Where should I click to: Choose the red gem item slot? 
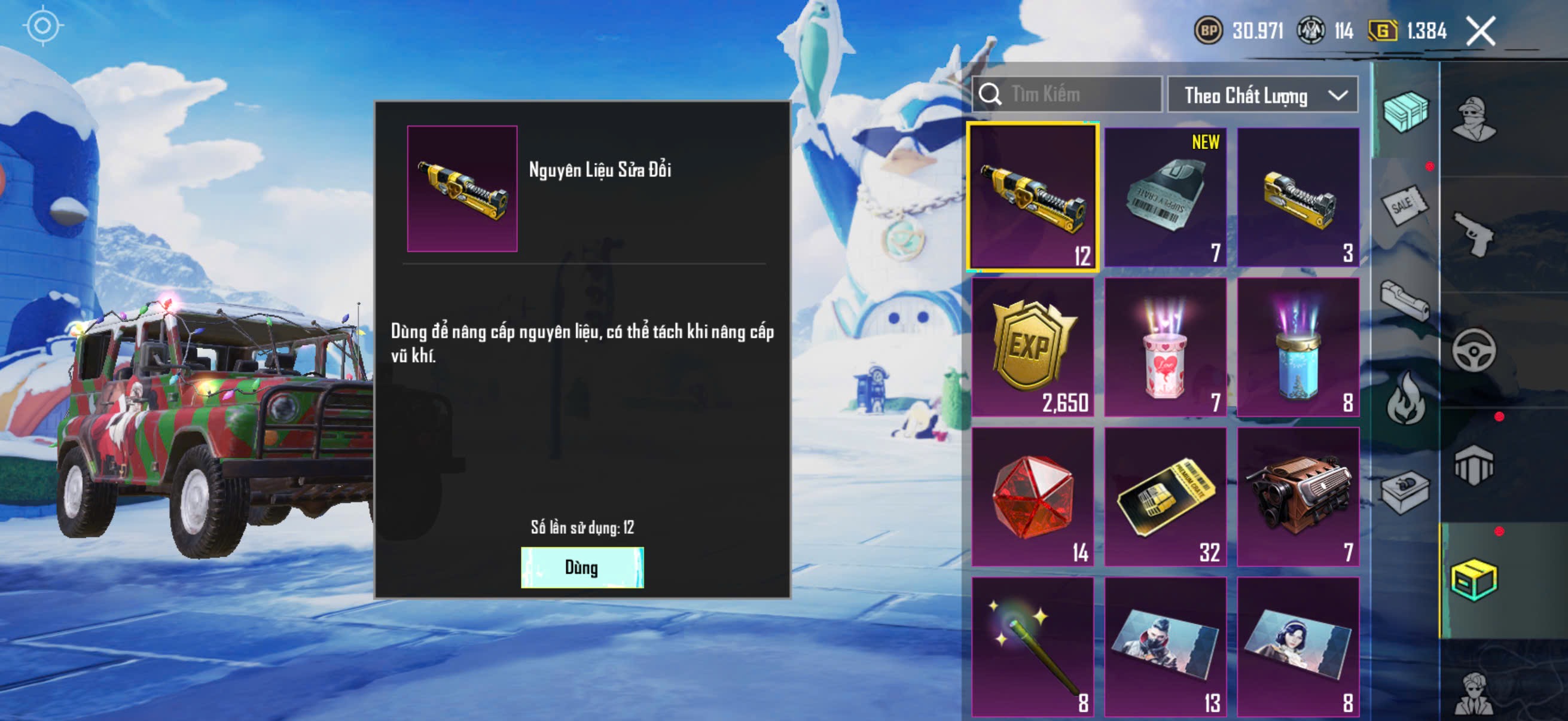pos(1032,496)
